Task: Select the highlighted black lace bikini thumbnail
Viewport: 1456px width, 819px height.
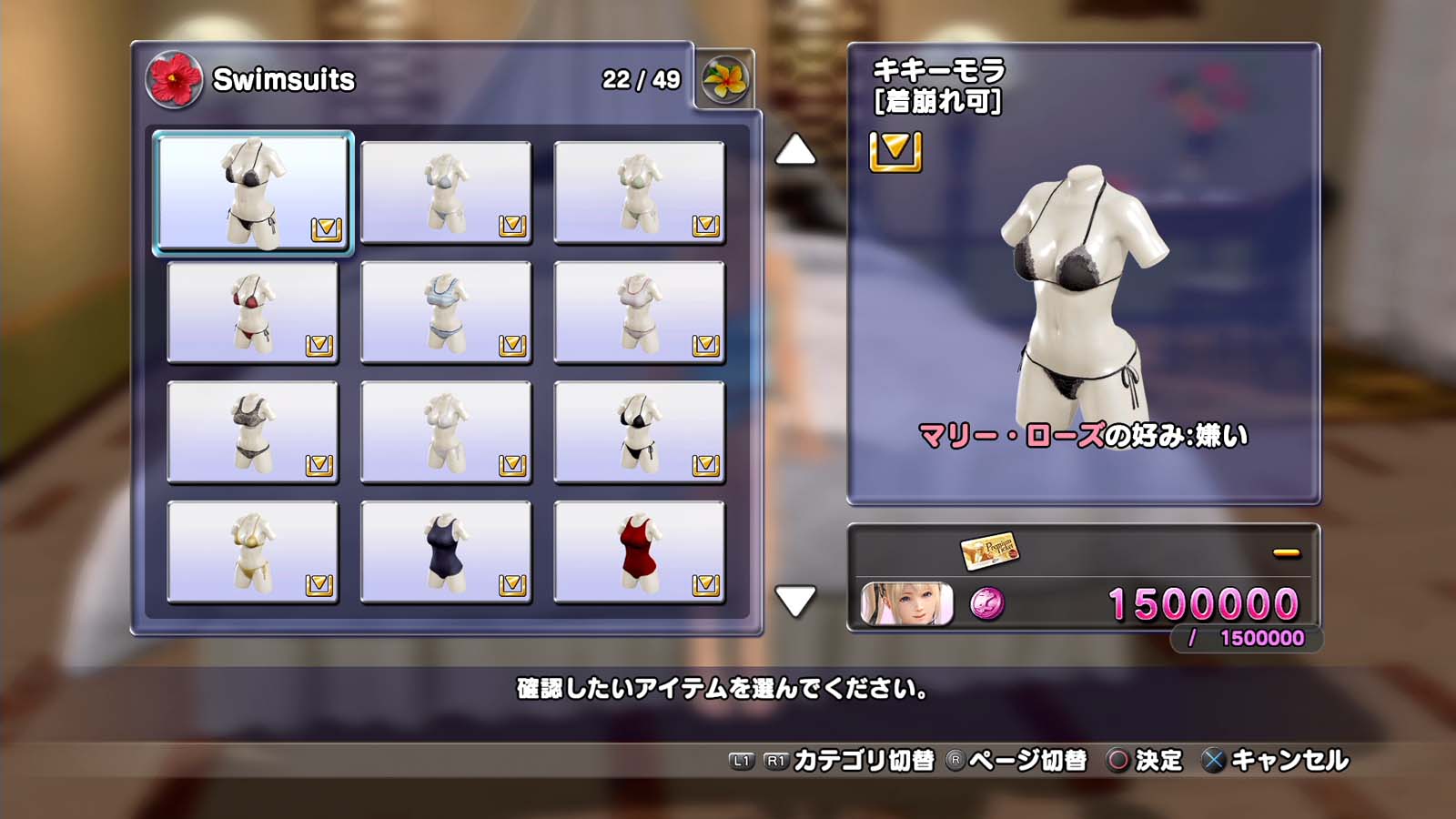Action: tap(253, 192)
